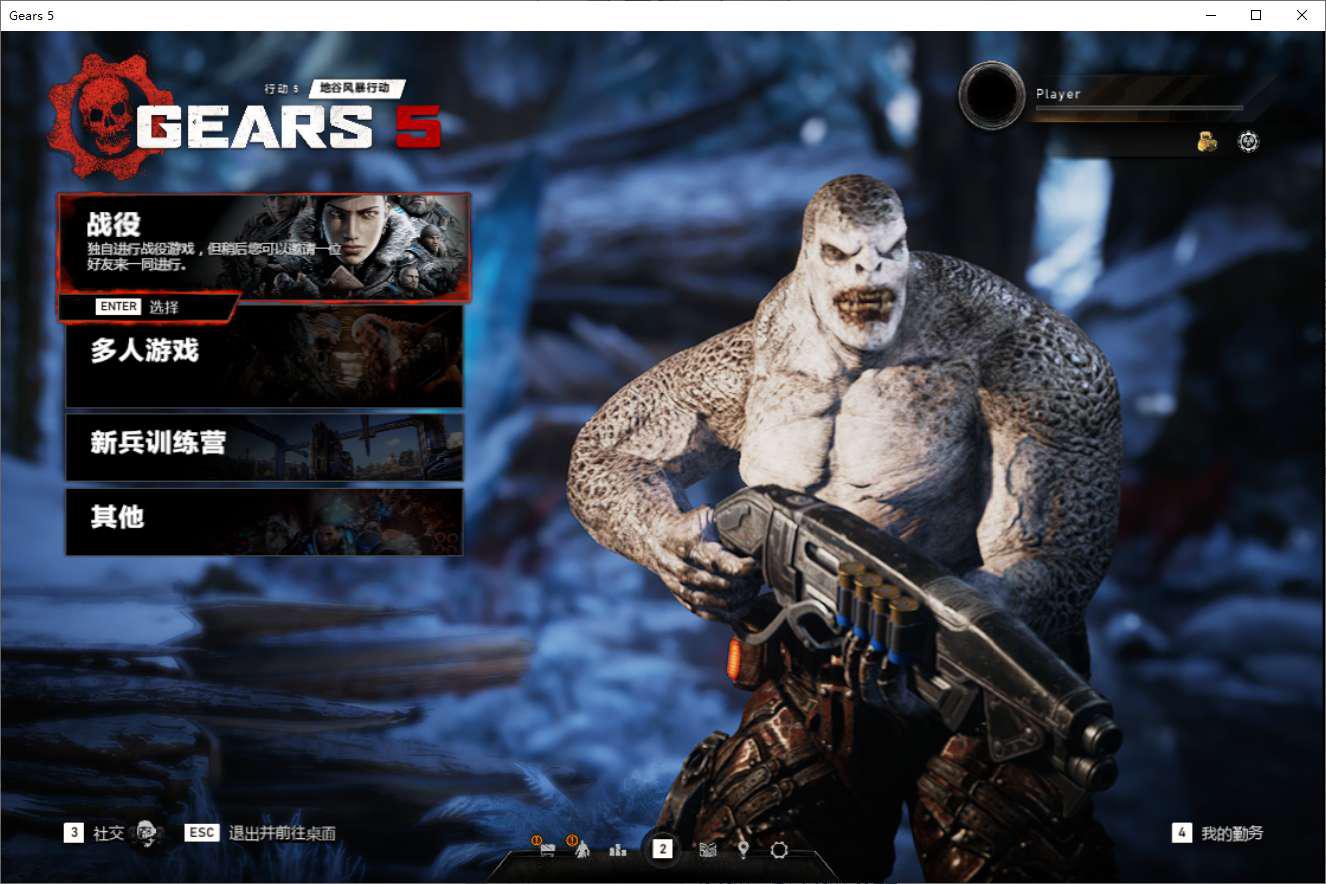
Task: Click the 地谷风暴行动 operation banner
Action: pyautogui.click(x=356, y=88)
